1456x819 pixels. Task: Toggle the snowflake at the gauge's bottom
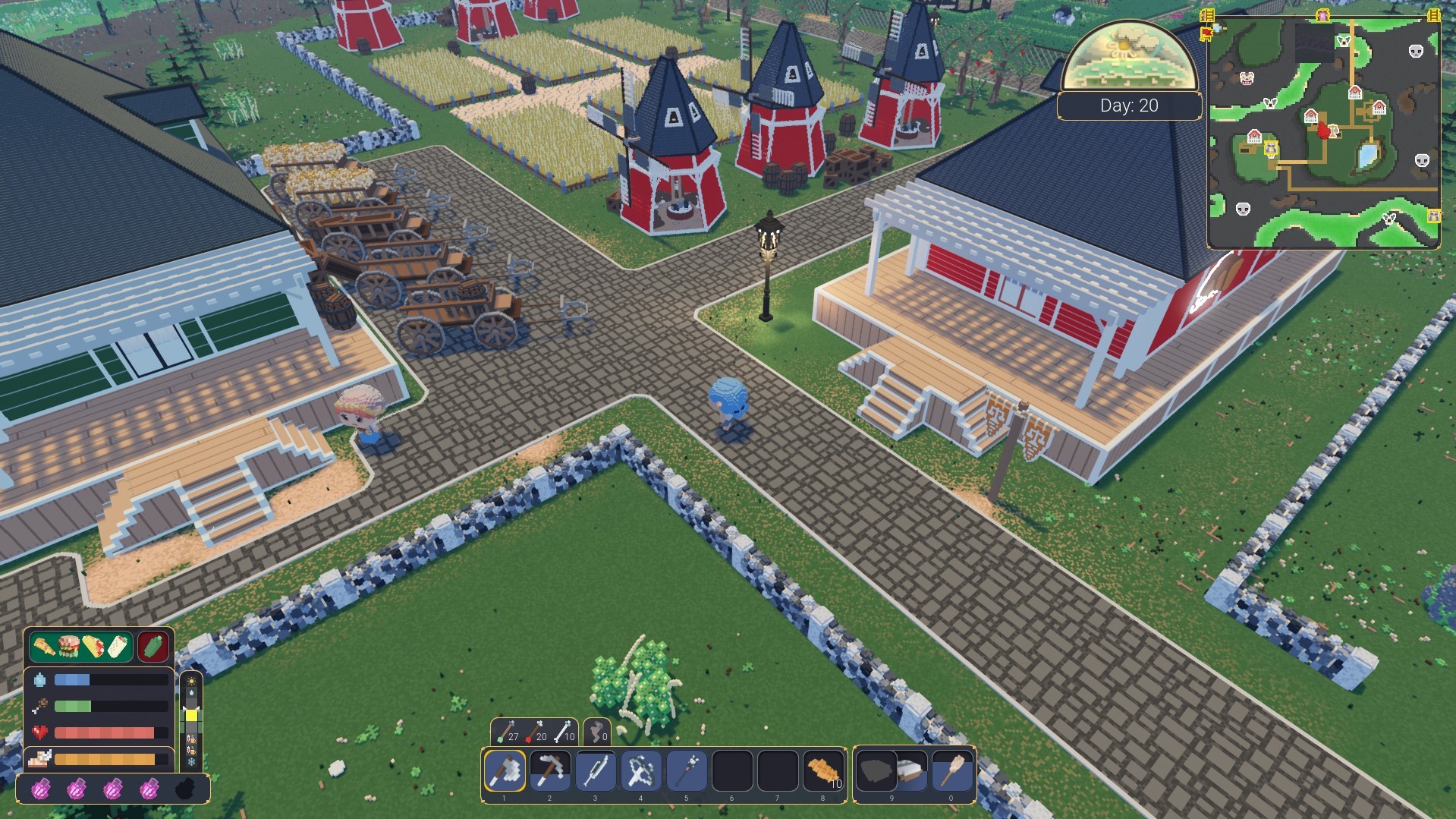[x=191, y=762]
